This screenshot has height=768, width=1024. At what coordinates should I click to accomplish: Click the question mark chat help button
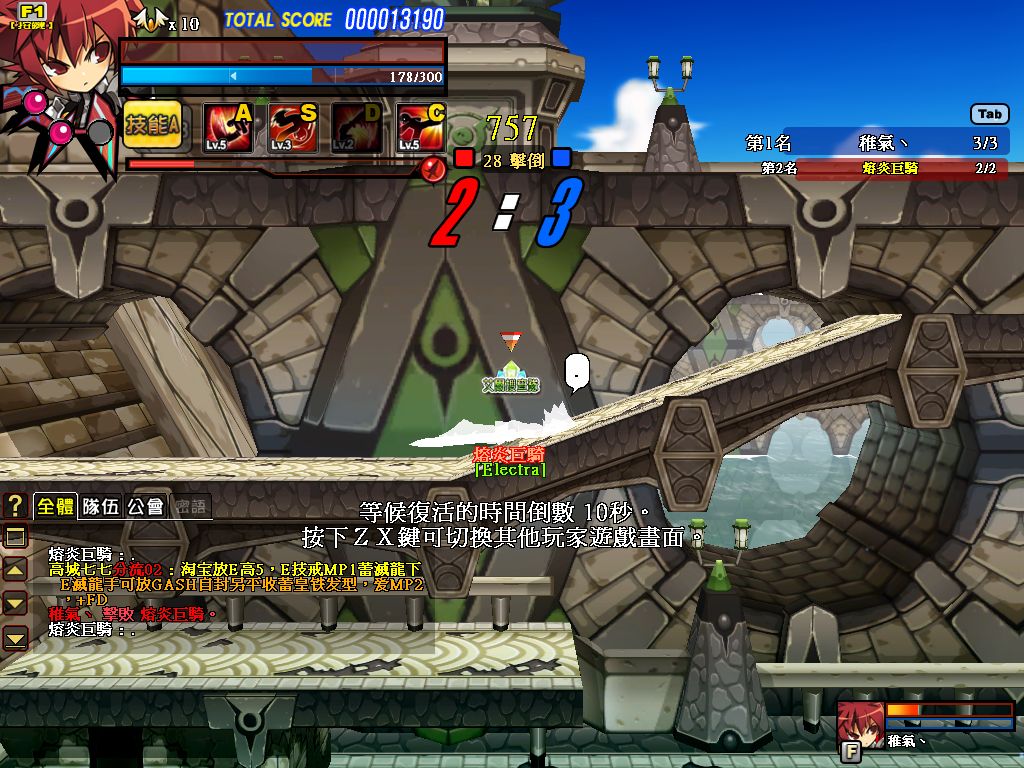tap(15, 505)
